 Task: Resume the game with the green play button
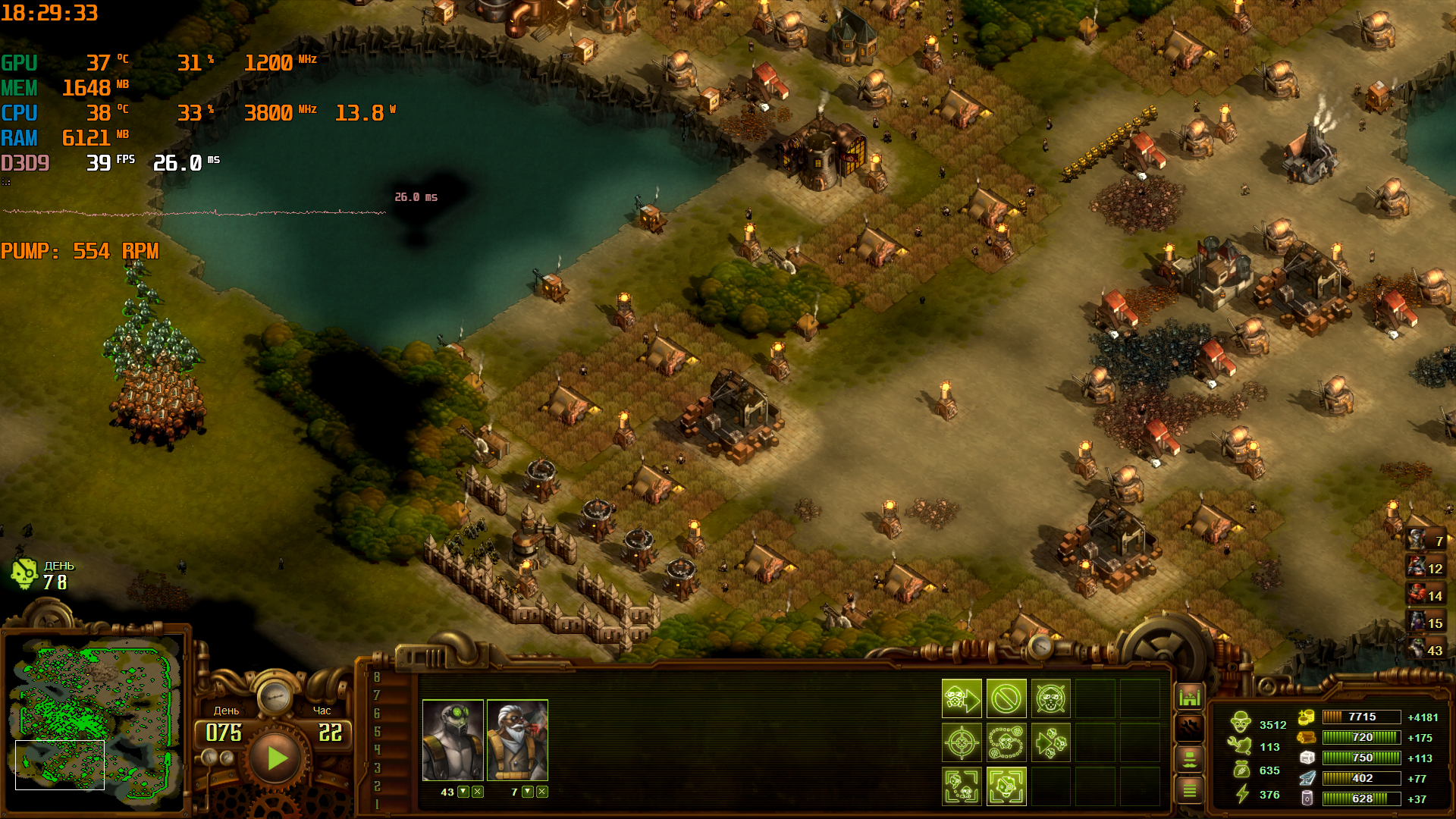click(x=276, y=758)
